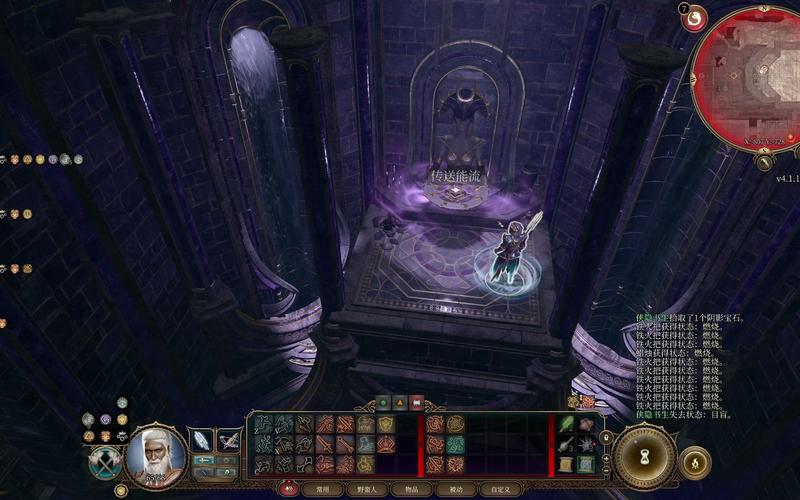Toggle the orange triangle filter above hotbar

[x=400, y=404]
